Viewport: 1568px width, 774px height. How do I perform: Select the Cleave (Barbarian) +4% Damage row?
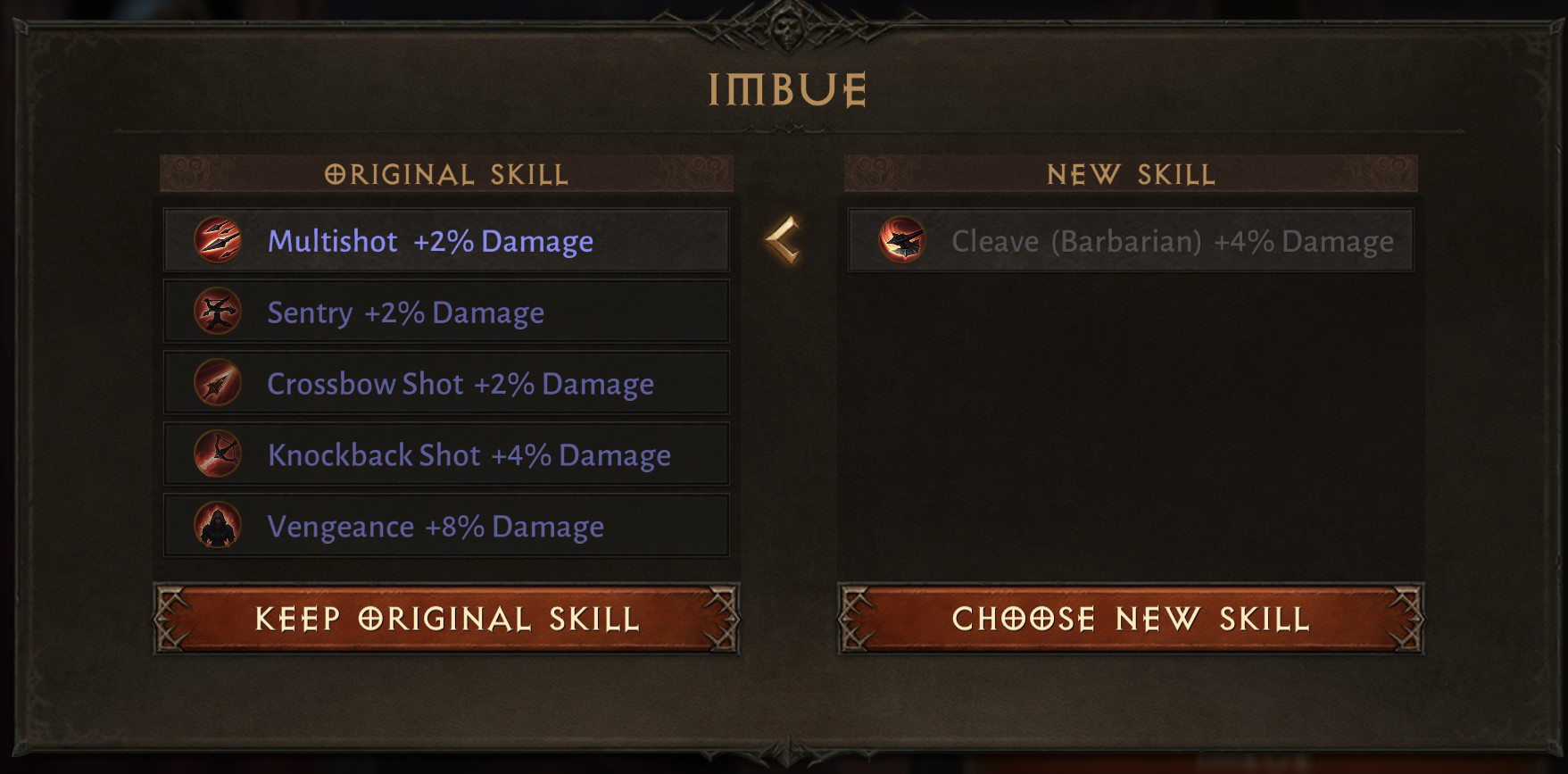point(1130,239)
